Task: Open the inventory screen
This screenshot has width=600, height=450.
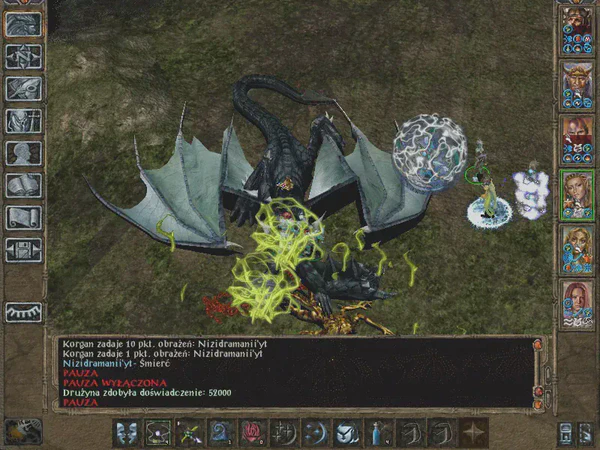Action: coord(23,121)
